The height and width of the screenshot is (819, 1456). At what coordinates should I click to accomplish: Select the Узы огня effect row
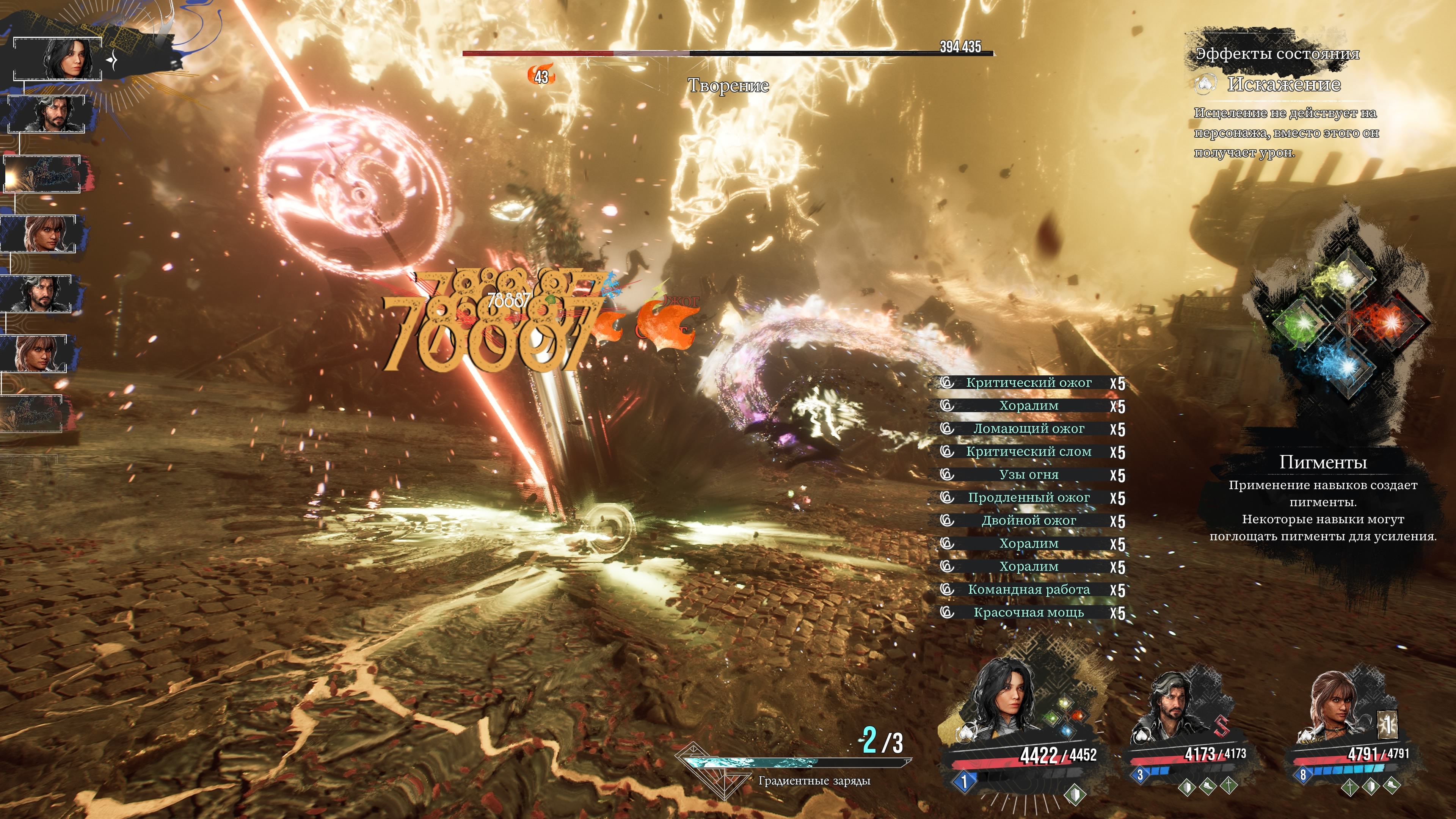[x=1029, y=475]
